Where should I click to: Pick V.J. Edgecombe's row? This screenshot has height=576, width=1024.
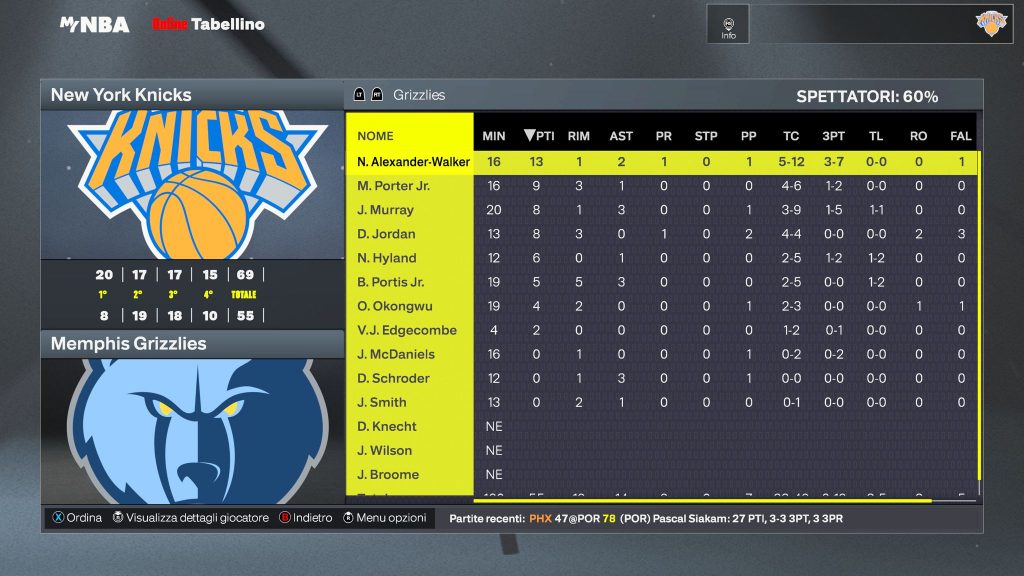point(406,330)
